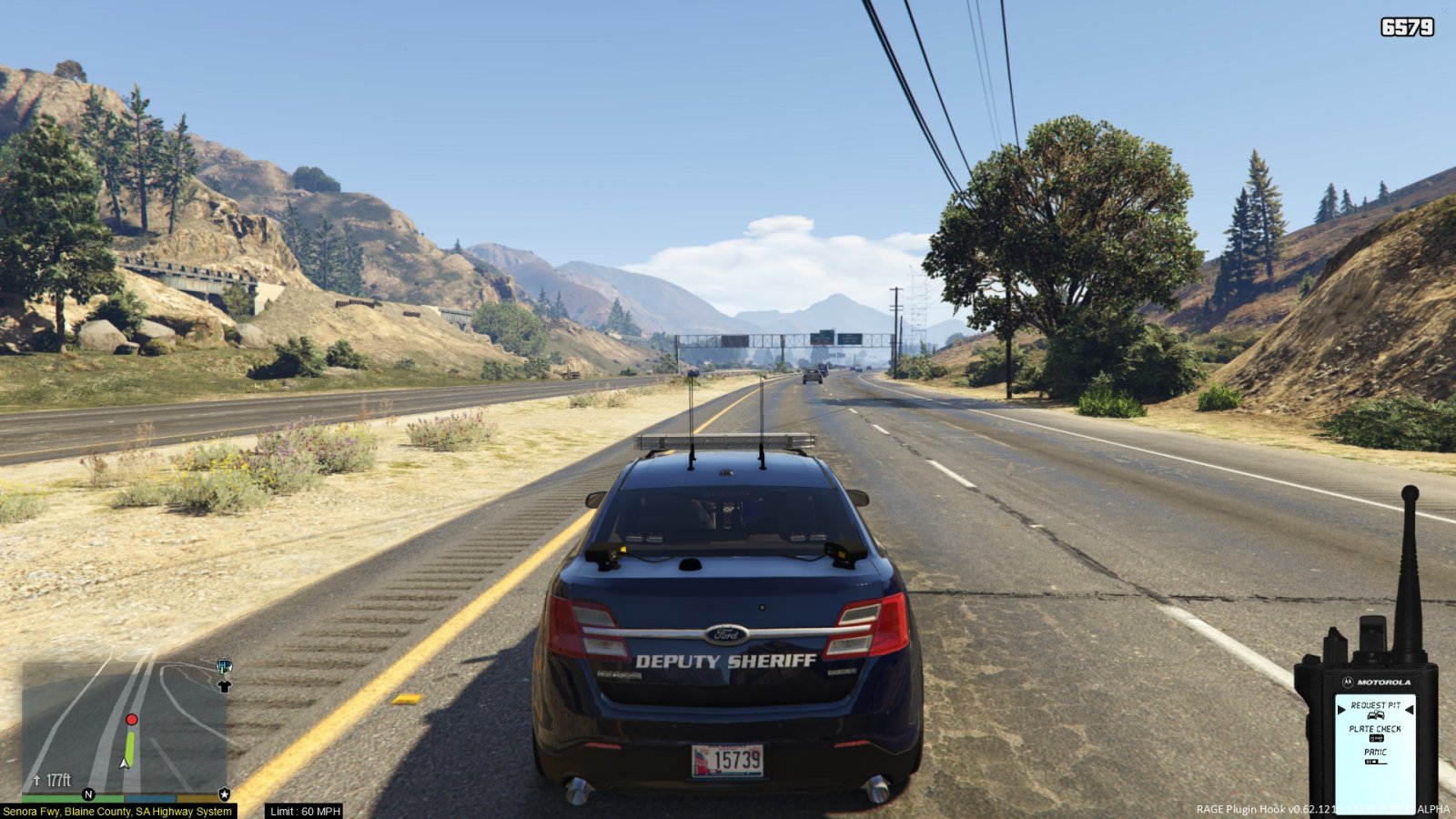Click the right arrow beside Request PIT
The image size is (1456, 819).
tap(1410, 709)
